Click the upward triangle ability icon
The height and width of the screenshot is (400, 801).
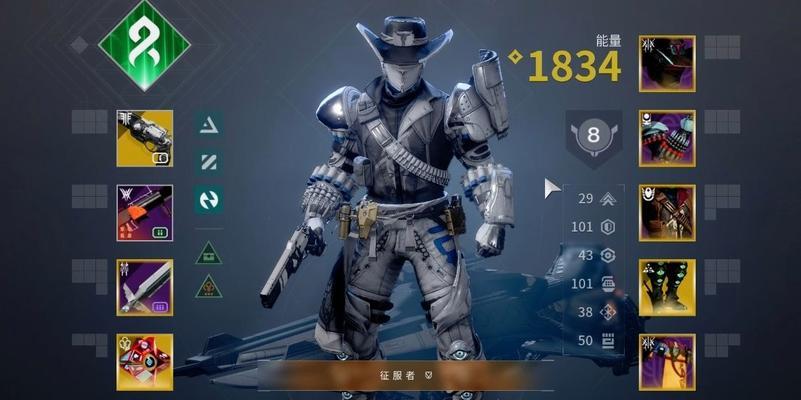pyautogui.click(x=209, y=124)
